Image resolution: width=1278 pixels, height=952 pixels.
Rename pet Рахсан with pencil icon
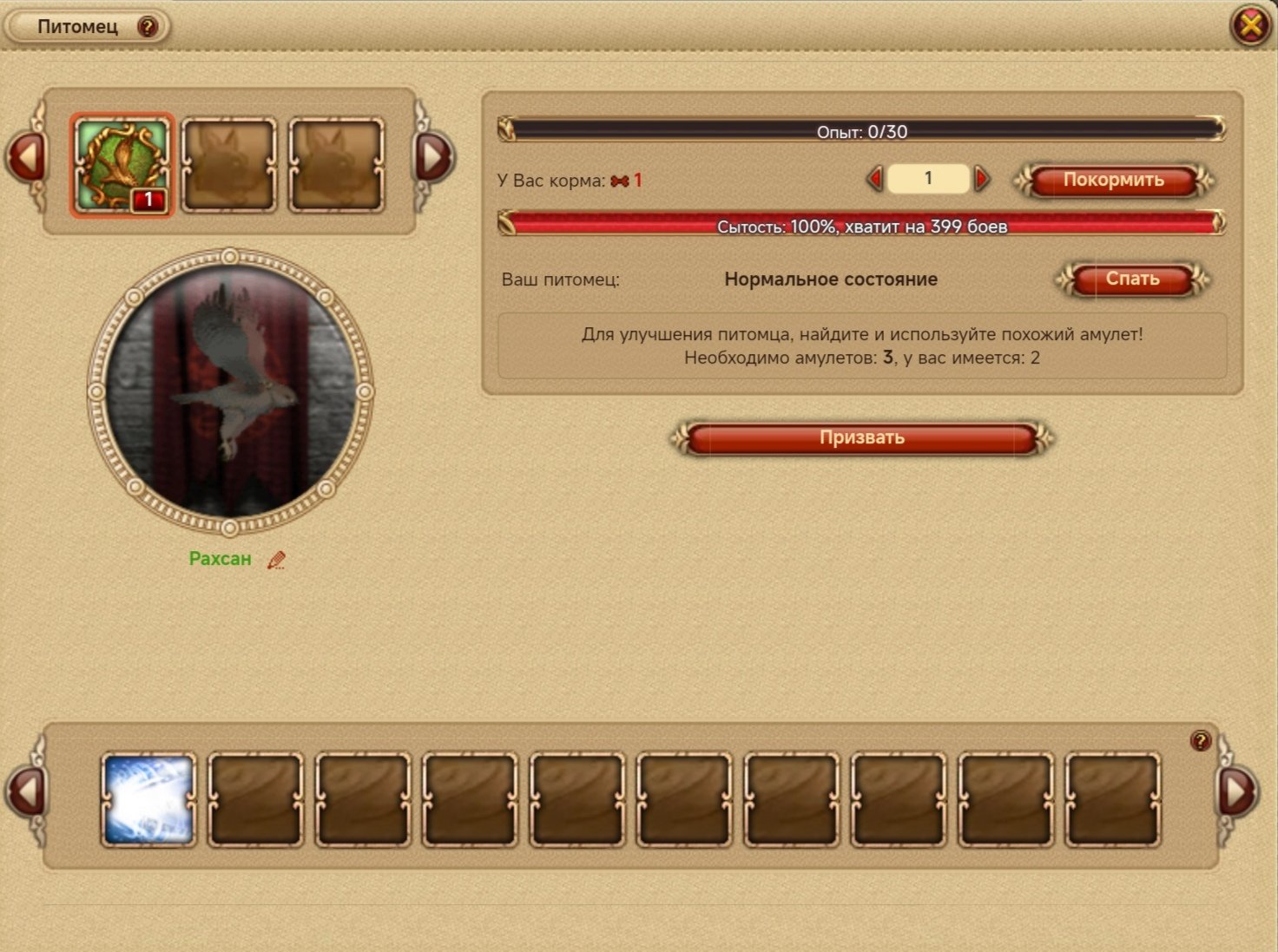276,561
